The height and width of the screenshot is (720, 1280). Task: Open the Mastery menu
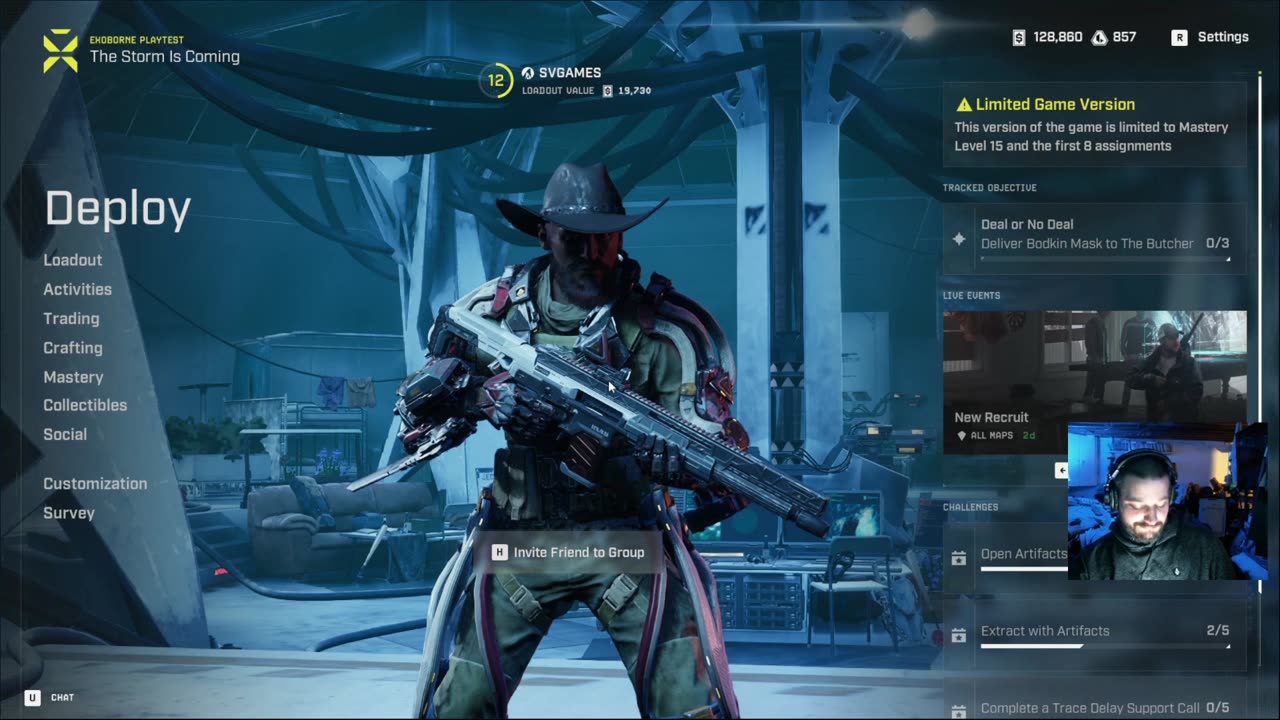(73, 377)
